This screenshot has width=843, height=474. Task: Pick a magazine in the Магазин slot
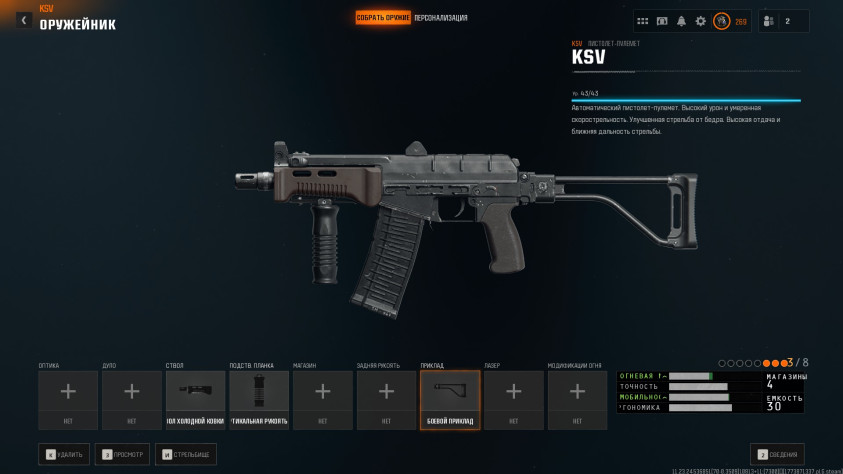tap(322, 400)
